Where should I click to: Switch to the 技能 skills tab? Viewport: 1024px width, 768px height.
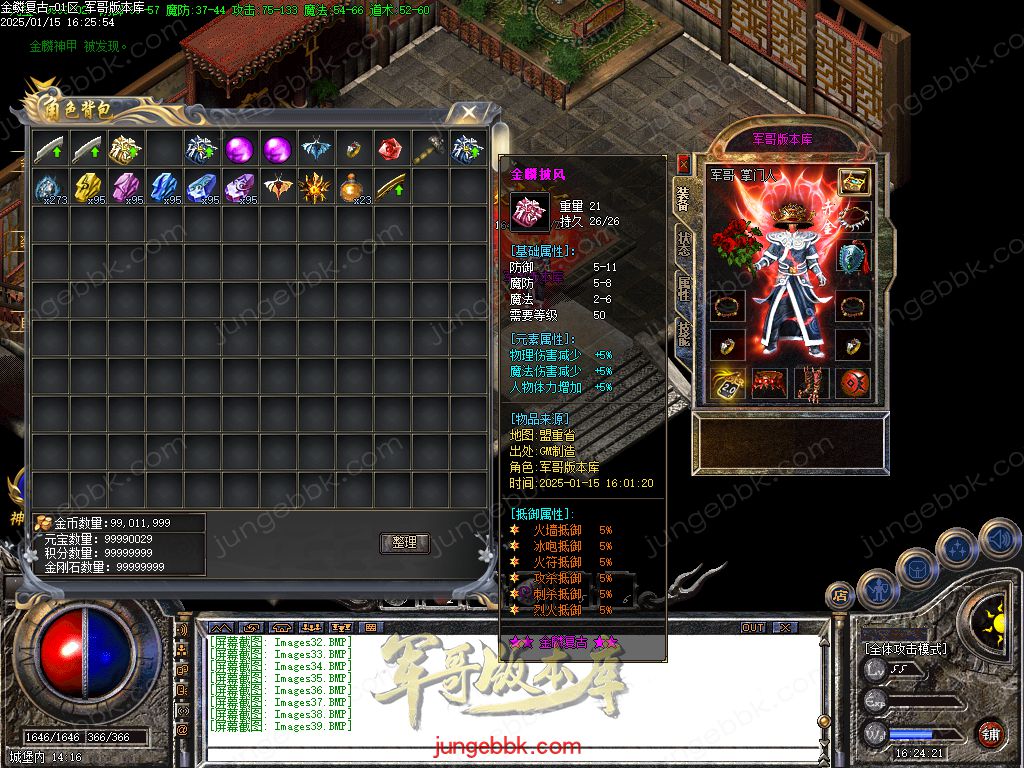[683, 335]
